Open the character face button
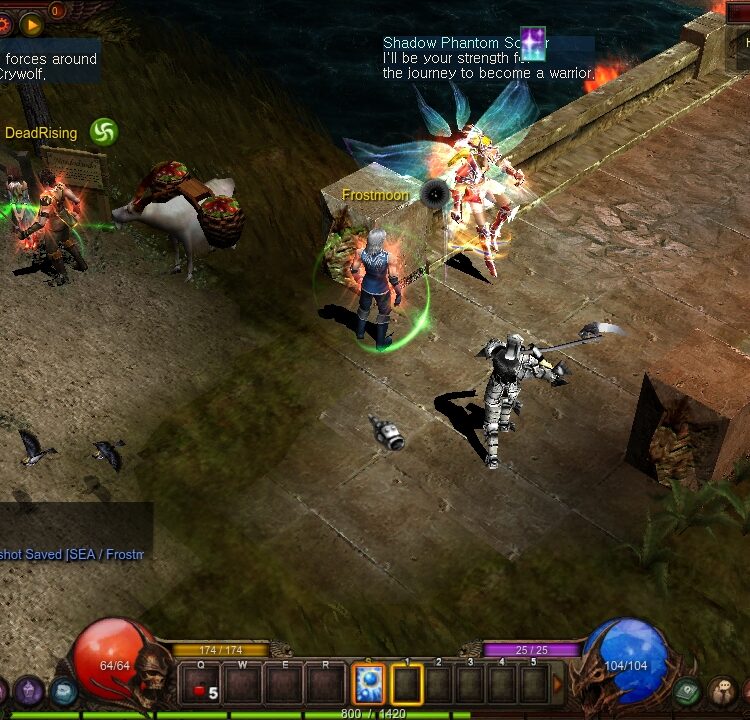The width and height of the screenshot is (750, 720). 723,690
